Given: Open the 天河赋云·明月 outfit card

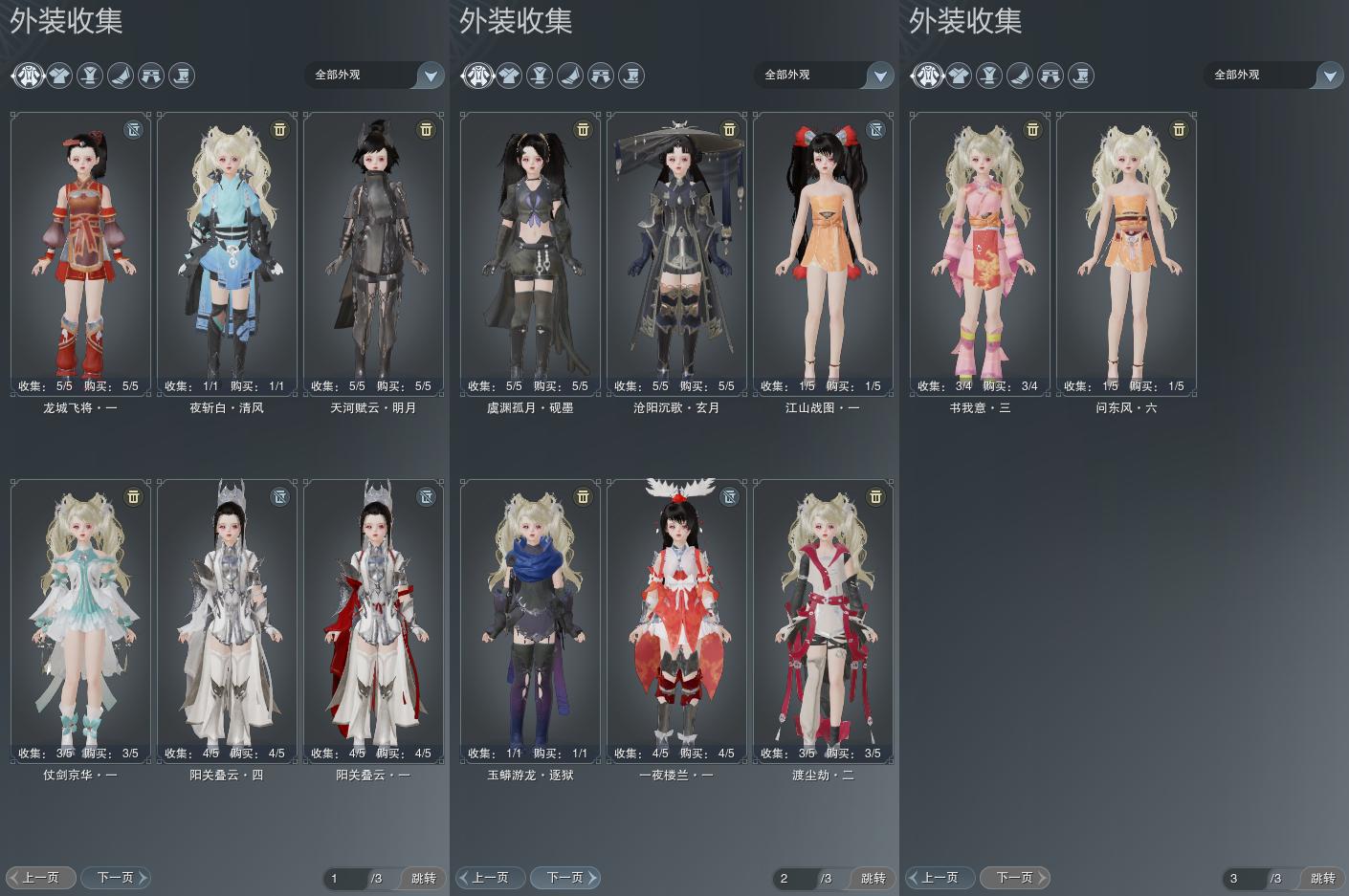Looking at the screenshot, I should [x=373, y=253].
